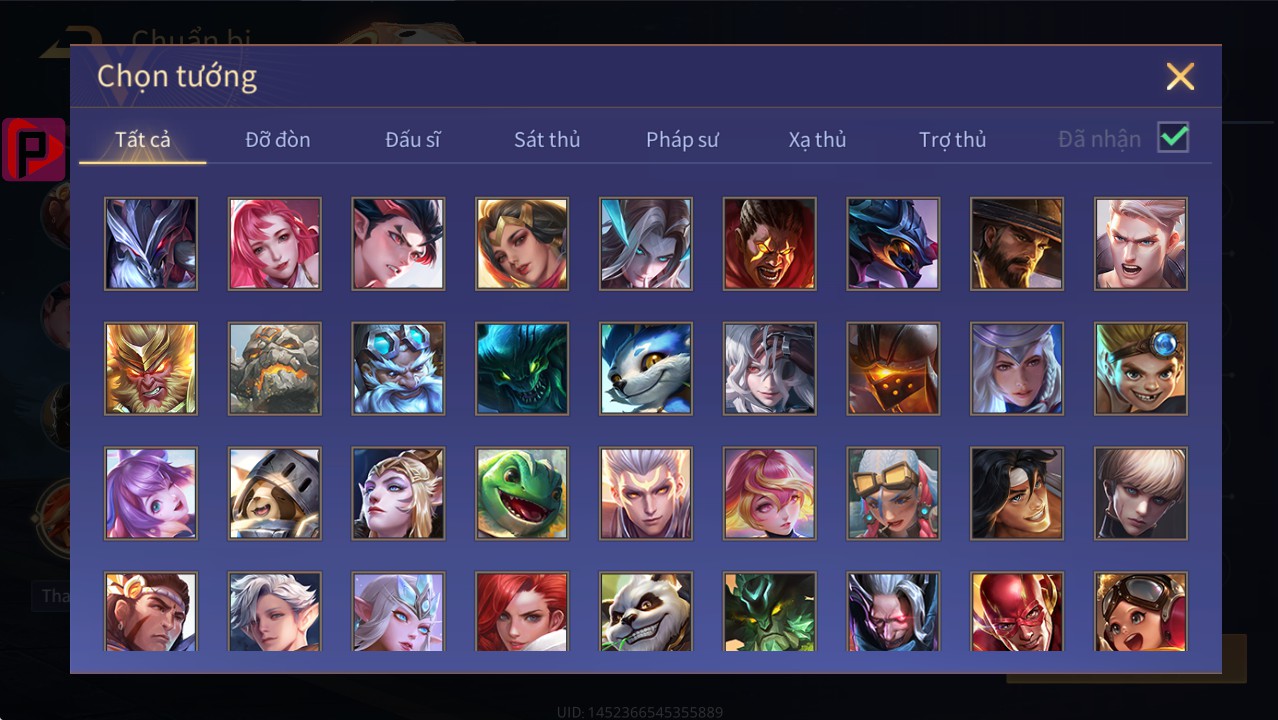The width and height of the screenshot is (1278, 720).
Task: Show the Đấu sĩ hero category
Action: (x=413, y=139)
